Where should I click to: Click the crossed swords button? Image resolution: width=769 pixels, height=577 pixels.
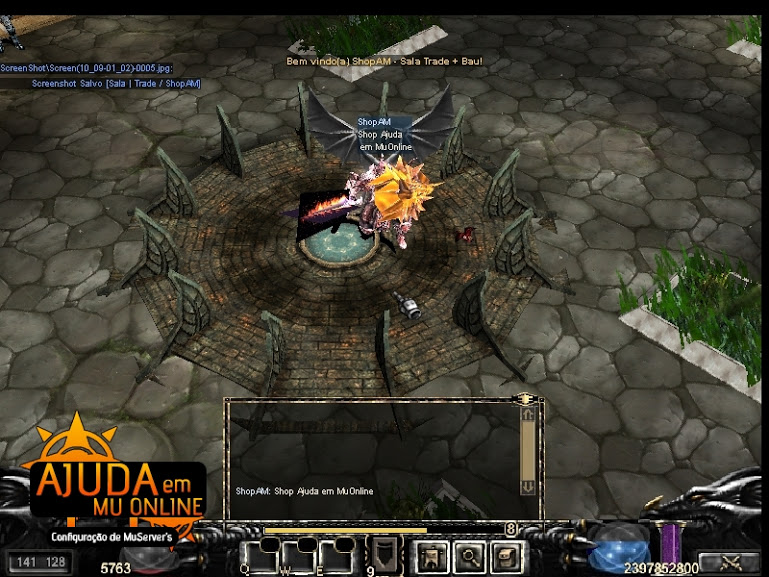728,562
